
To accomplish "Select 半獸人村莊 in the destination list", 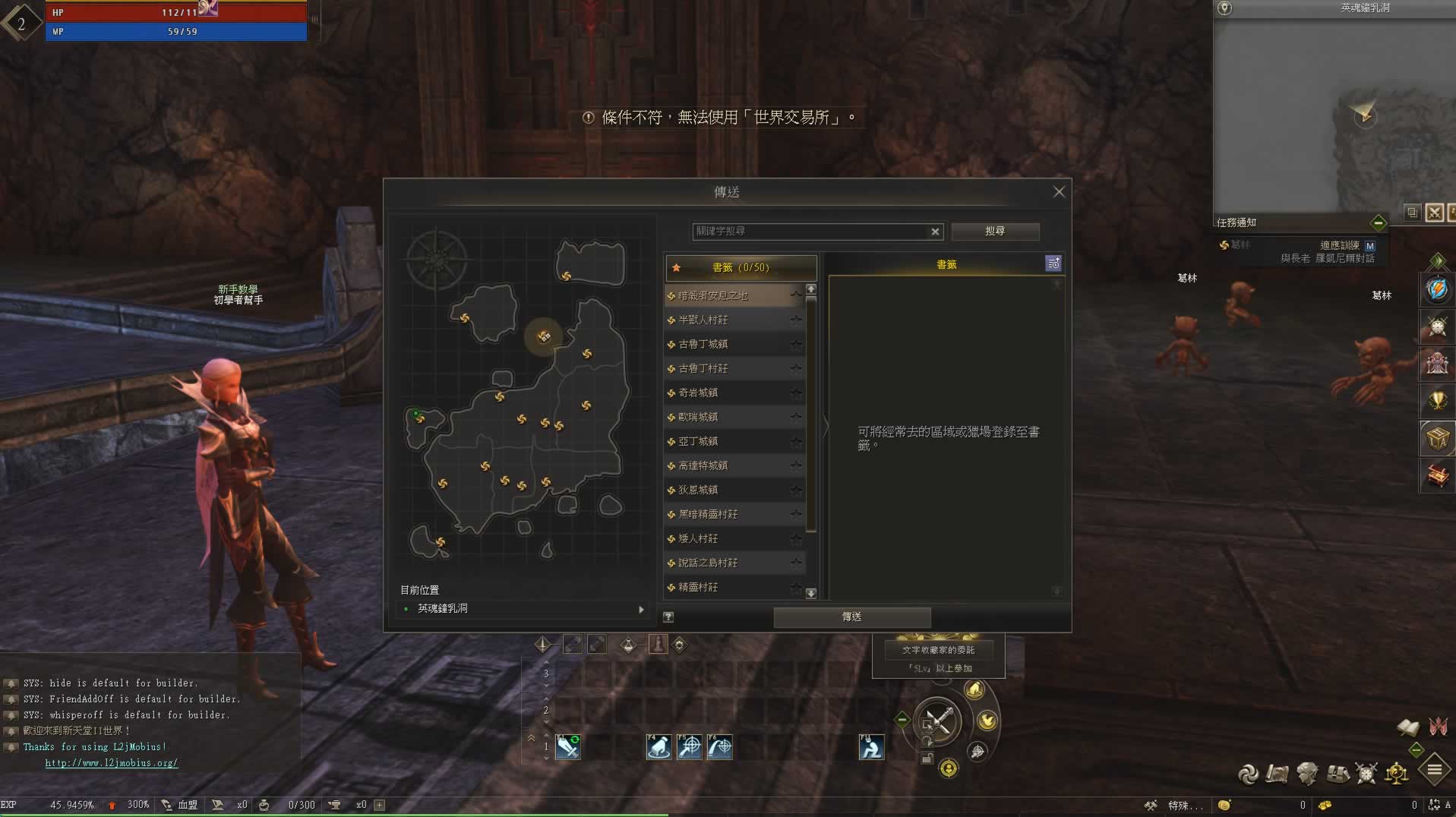I will click(x=703, y=320).
